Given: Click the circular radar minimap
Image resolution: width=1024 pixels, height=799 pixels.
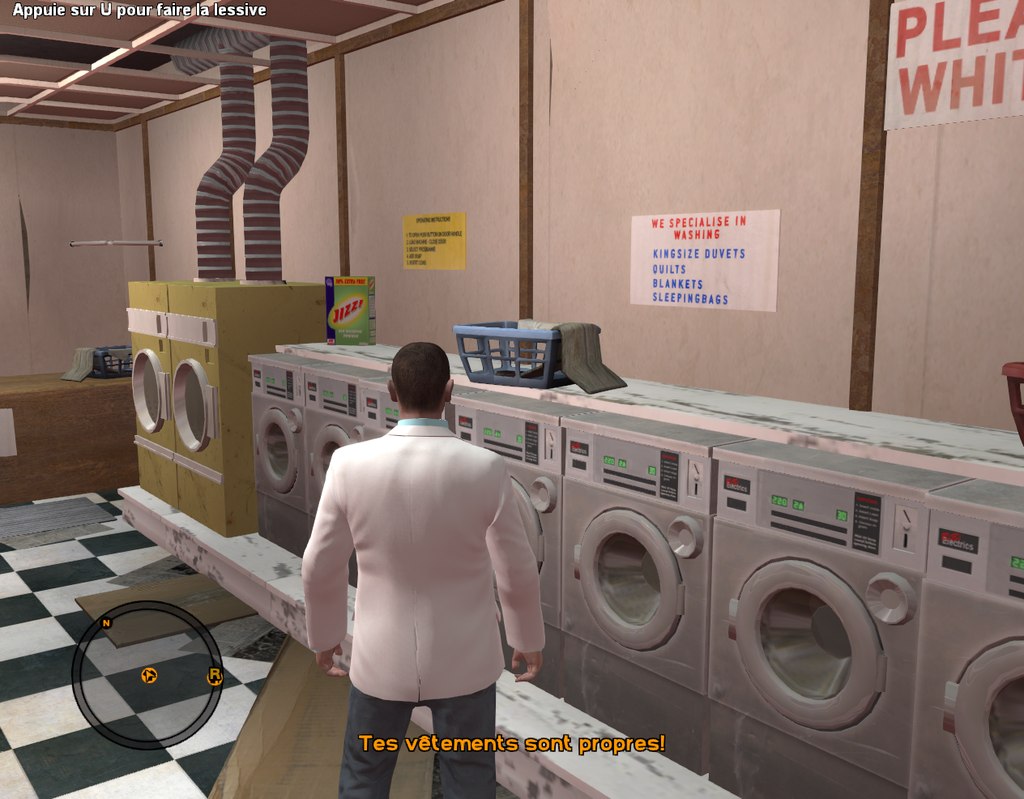Looking at the screenshot, I should click(x=146, y=674).
